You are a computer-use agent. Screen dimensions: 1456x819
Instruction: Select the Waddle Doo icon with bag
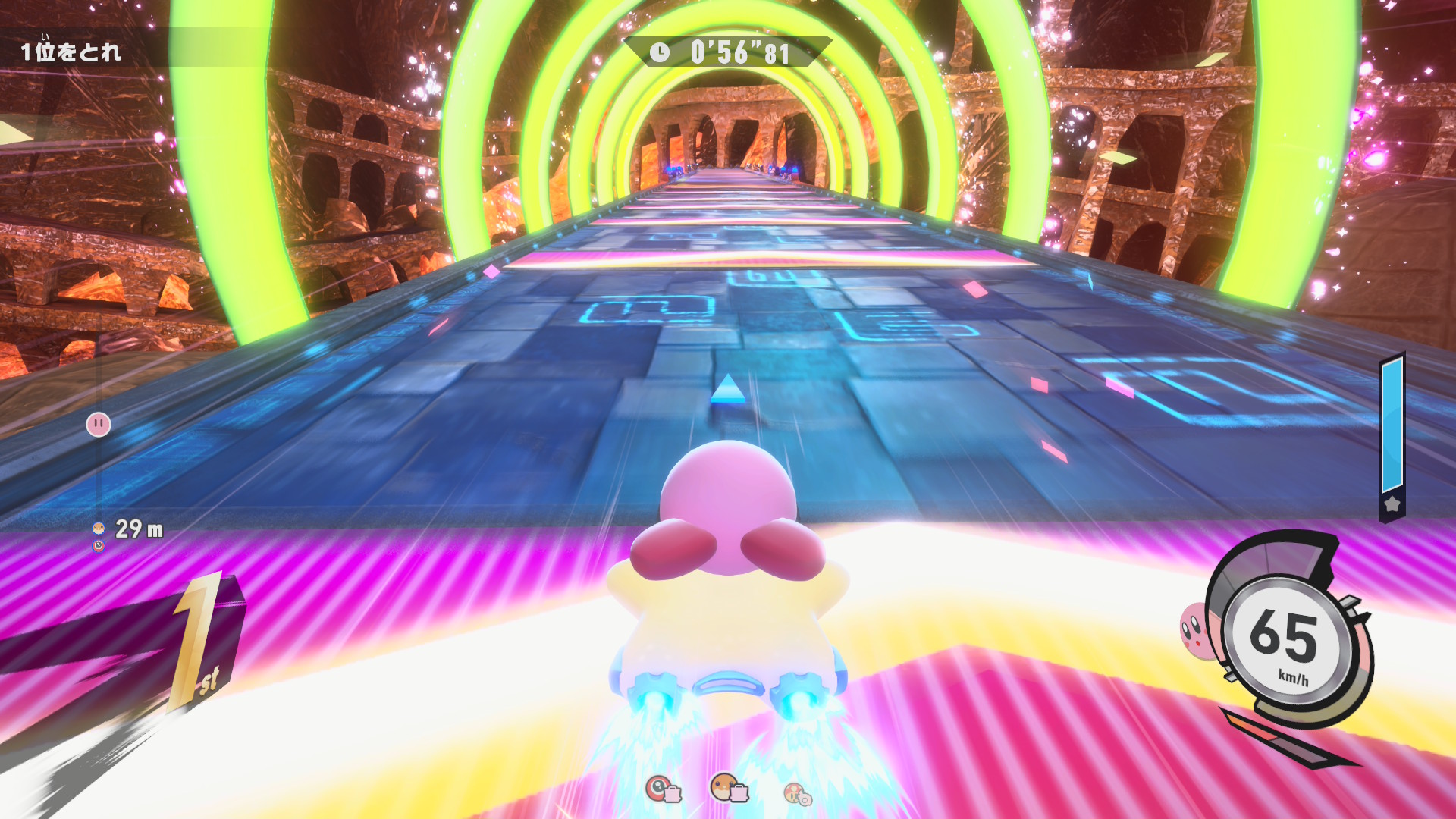(662, 789)
